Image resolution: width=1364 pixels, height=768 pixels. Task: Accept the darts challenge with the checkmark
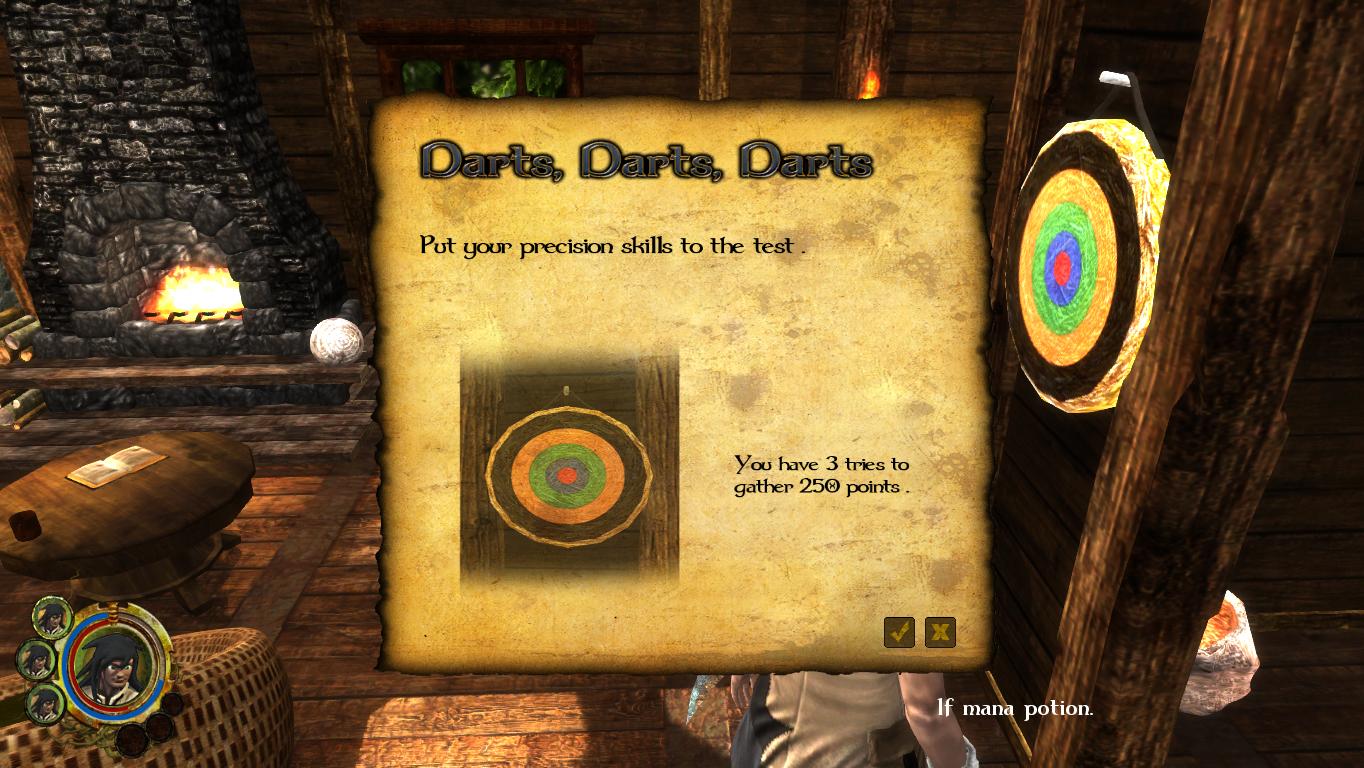899,632
